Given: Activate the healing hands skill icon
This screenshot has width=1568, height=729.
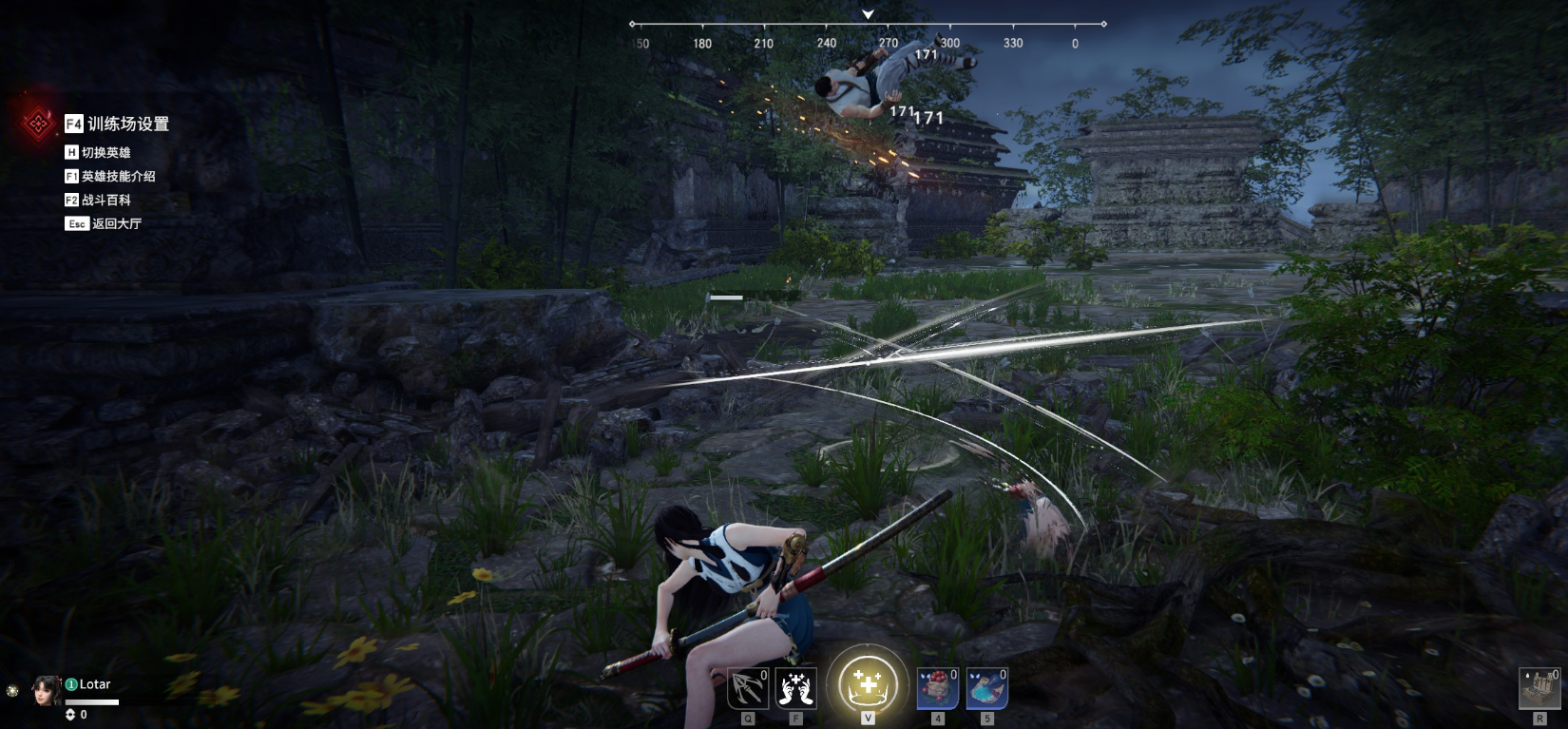Looking at the screenshot, I should coord(796,688).
